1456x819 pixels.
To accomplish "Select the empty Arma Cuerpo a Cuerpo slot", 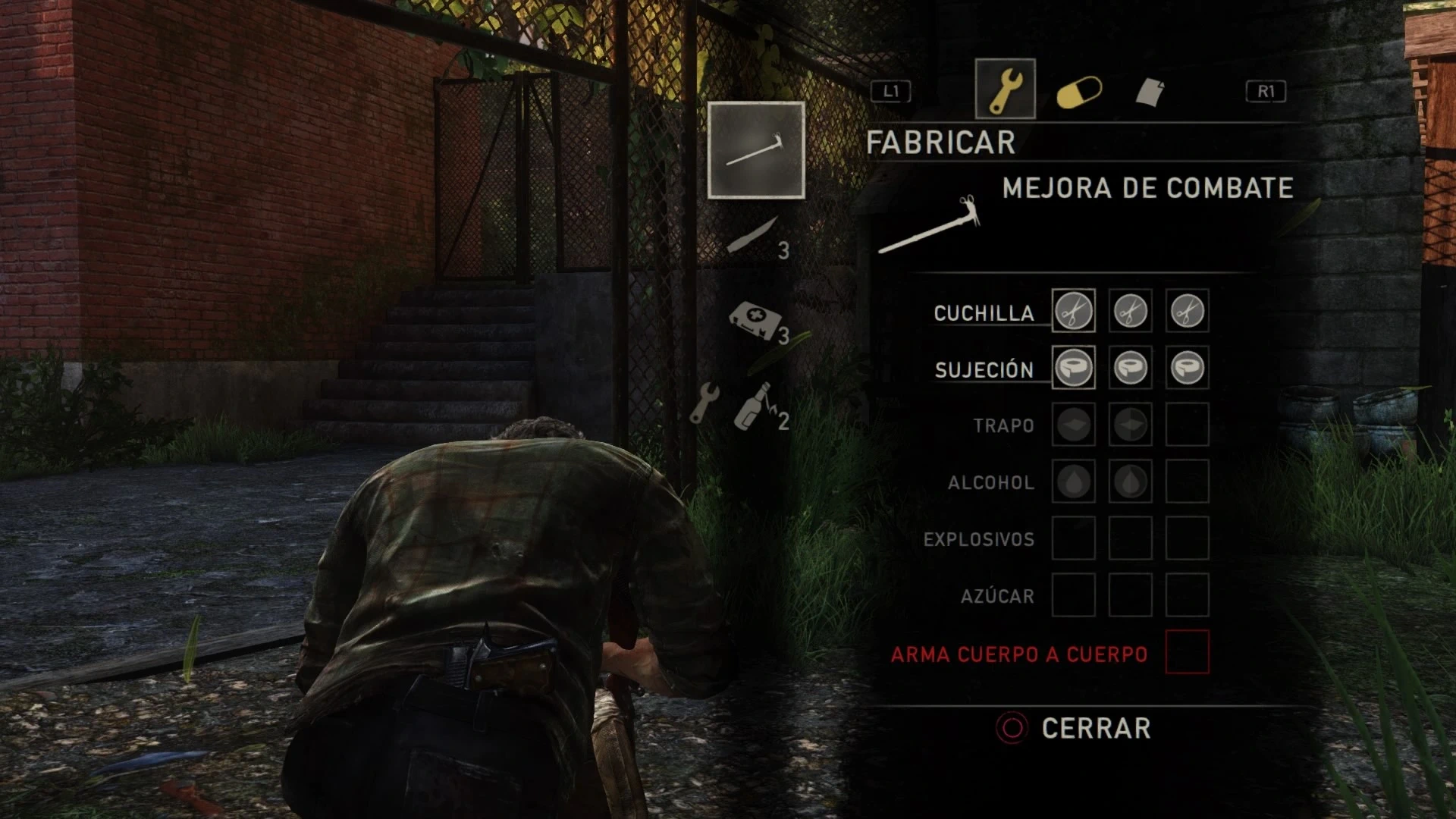I will pos(1187,652).
